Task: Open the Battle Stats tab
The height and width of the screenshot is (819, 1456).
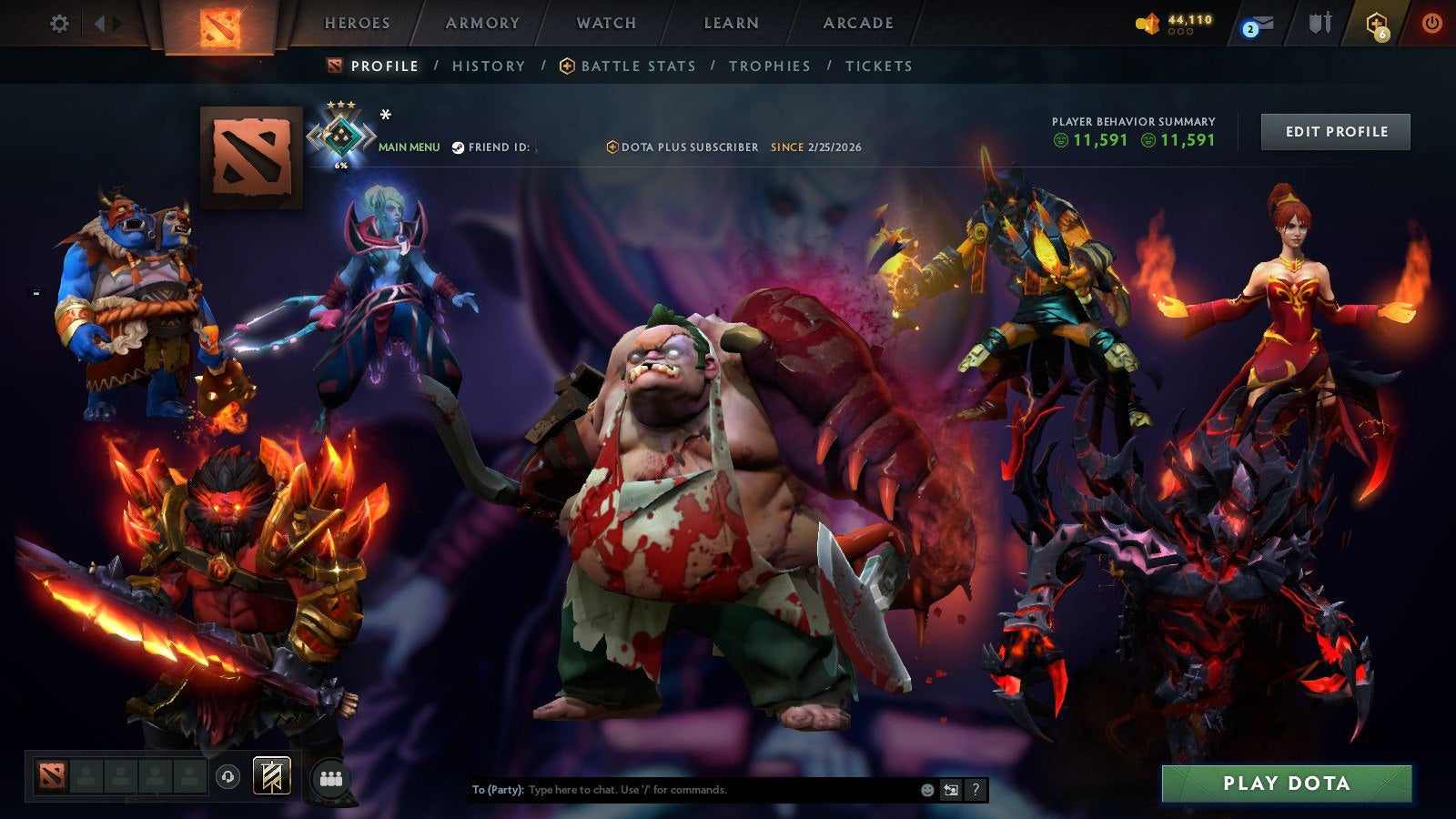Action: click(x=637, y=66)
